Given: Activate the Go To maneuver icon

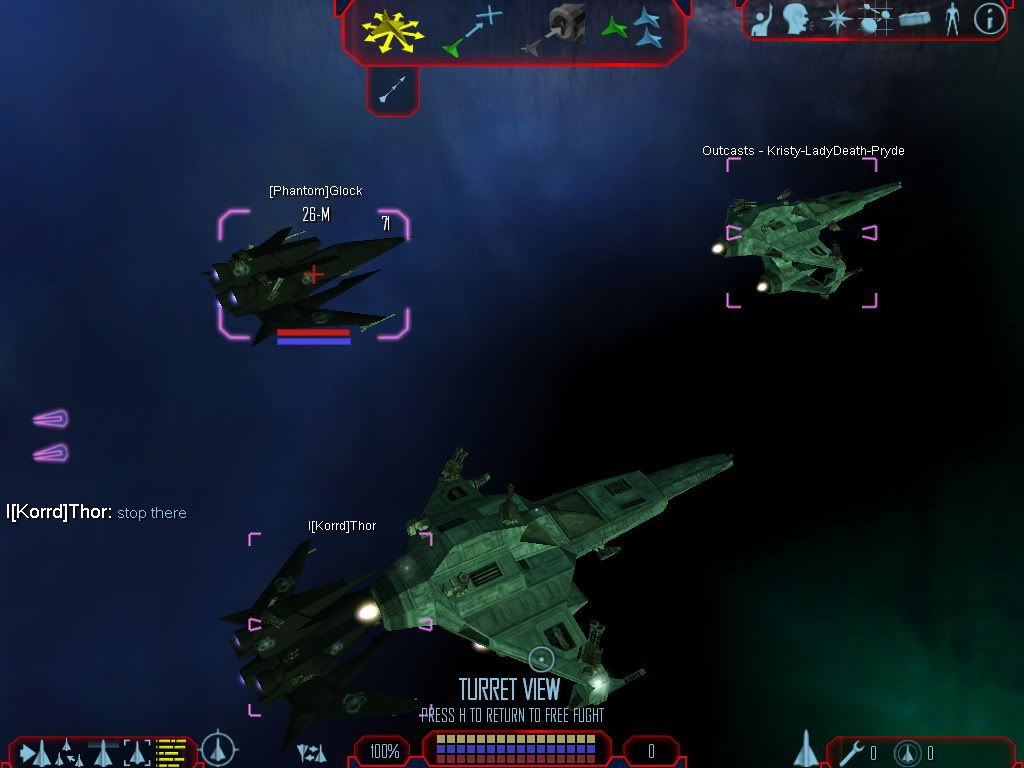Looking at the screenshot, I should (472, 29).
